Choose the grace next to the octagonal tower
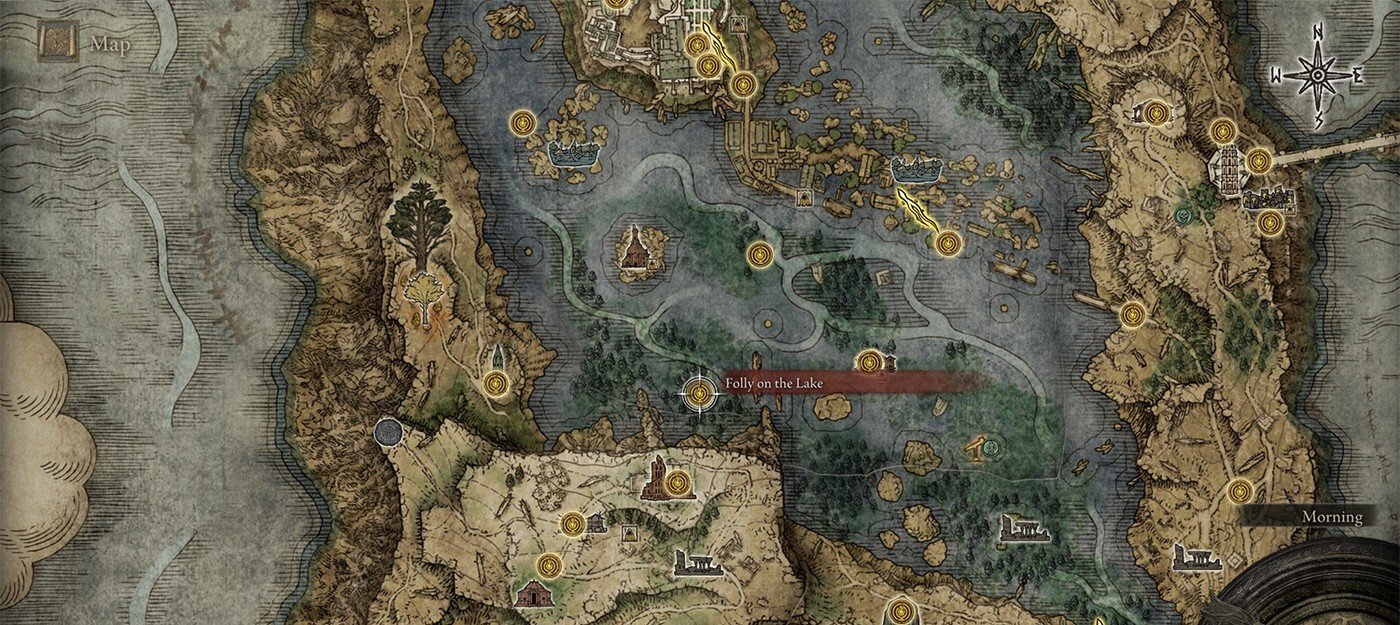1400x625 pixels. [1259, 160]
